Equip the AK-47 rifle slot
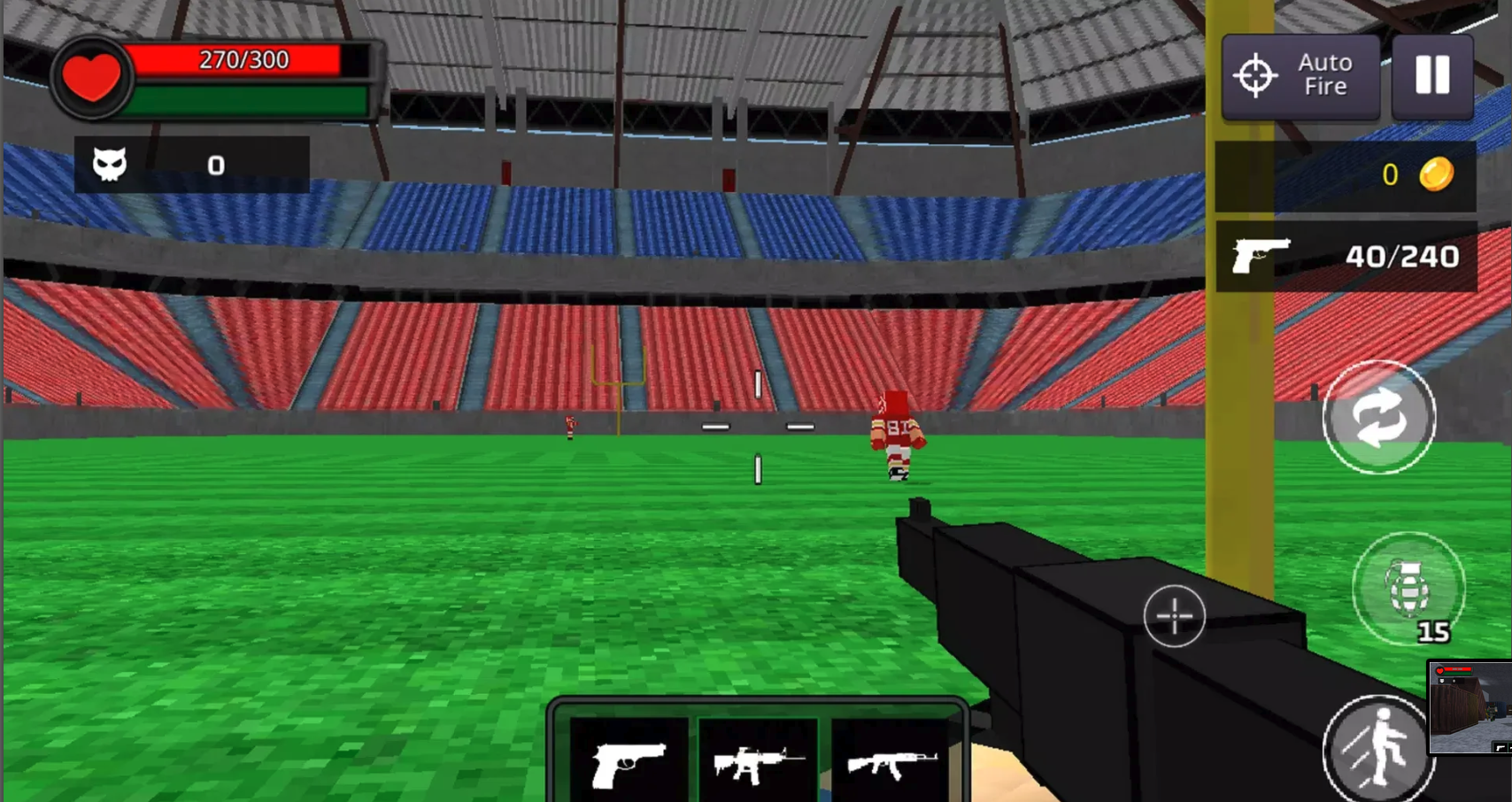This screenshot has width=1512, height=802. [890, 762]
